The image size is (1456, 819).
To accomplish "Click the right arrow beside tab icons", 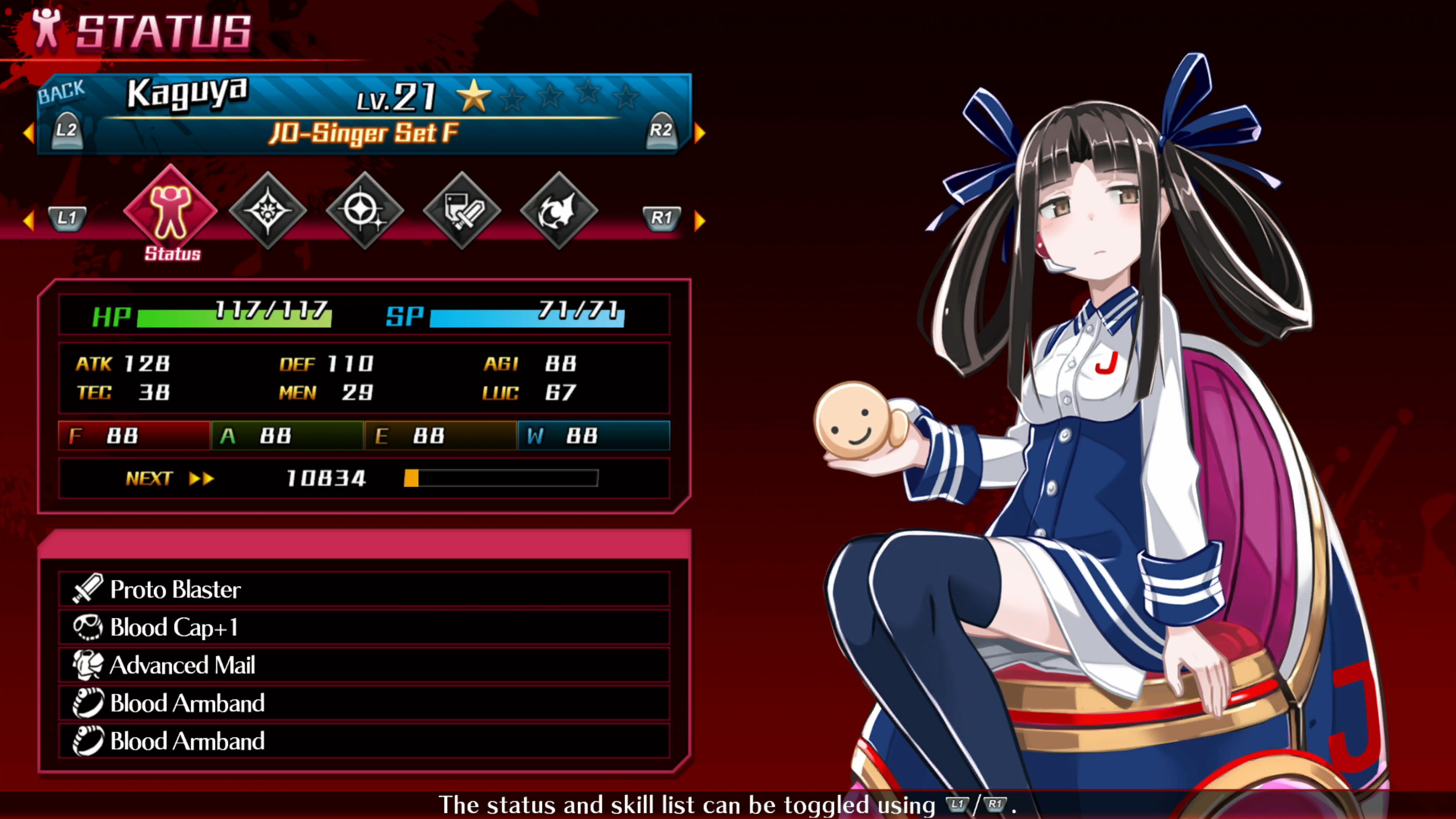I will pos(700,220).
